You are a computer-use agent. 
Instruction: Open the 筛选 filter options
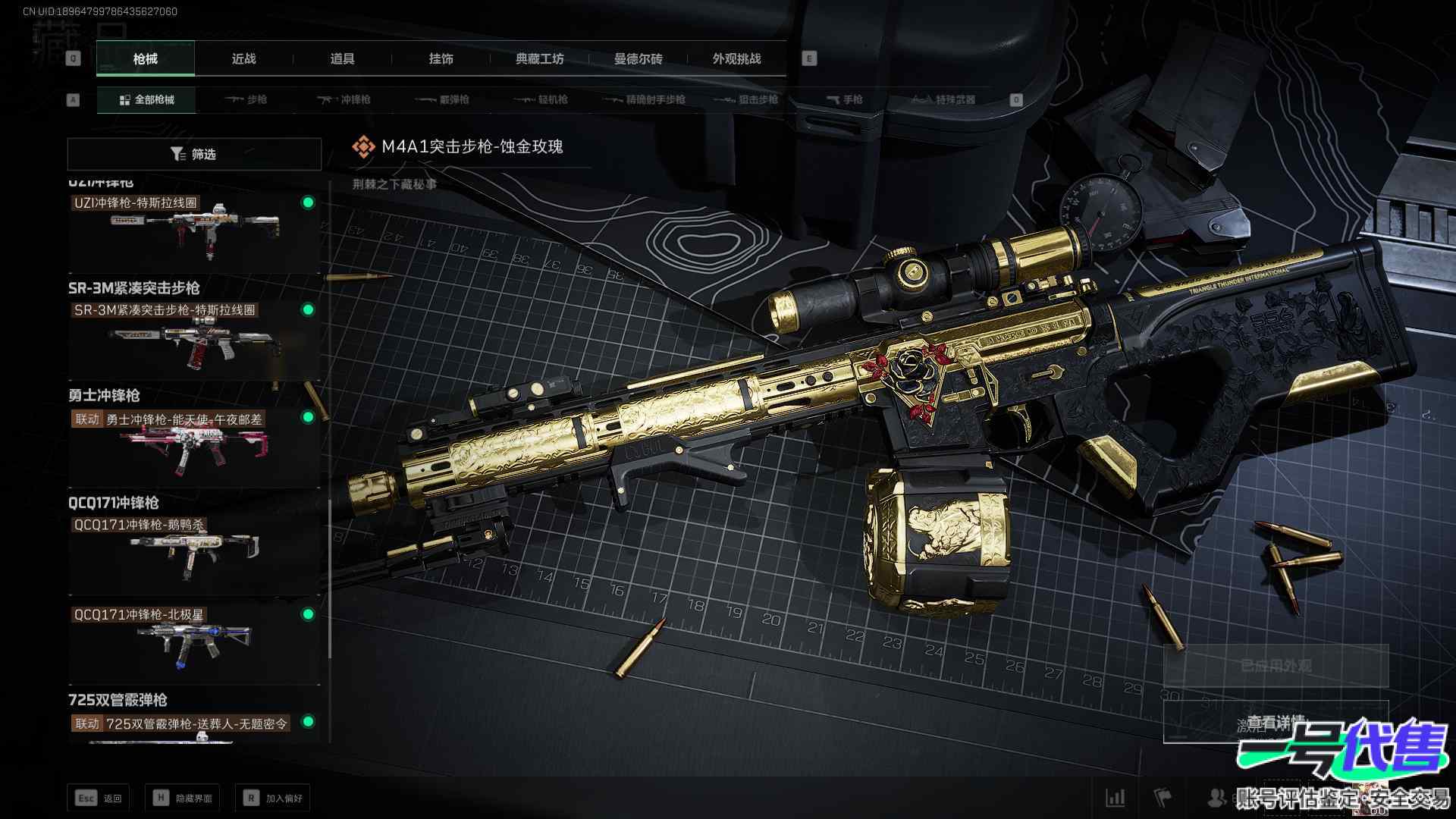tap(194, 155)
